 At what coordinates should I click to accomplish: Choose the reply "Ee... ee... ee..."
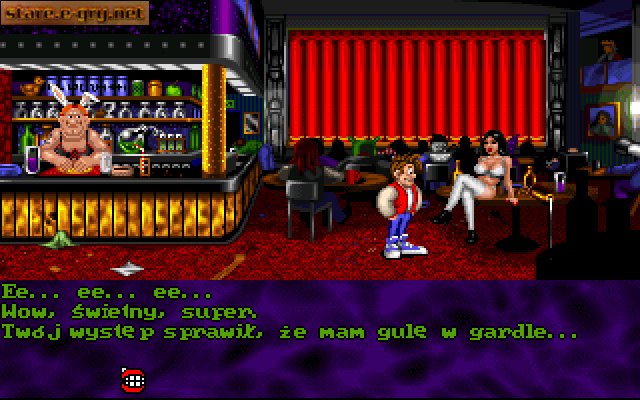click(x=106, y=293)
